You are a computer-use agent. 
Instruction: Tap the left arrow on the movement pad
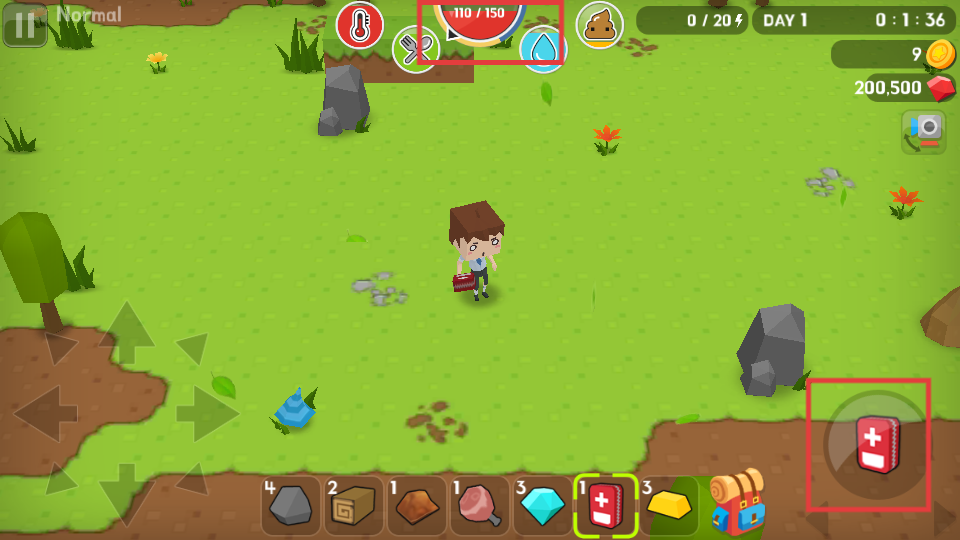(46, 412)
